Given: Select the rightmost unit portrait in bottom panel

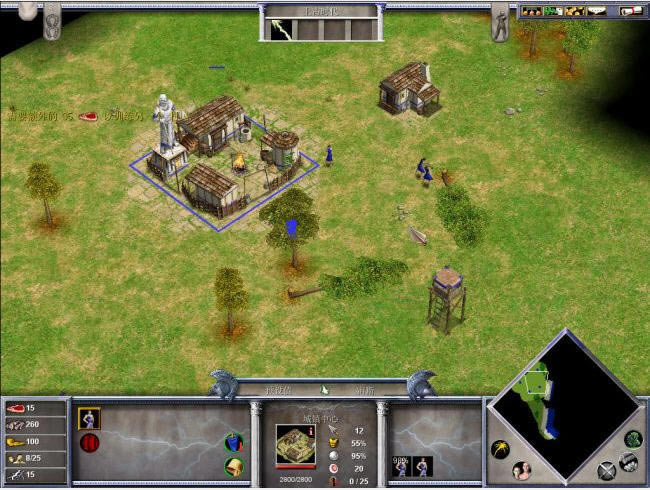Looking at the screenshot, I should click(424, 465).
